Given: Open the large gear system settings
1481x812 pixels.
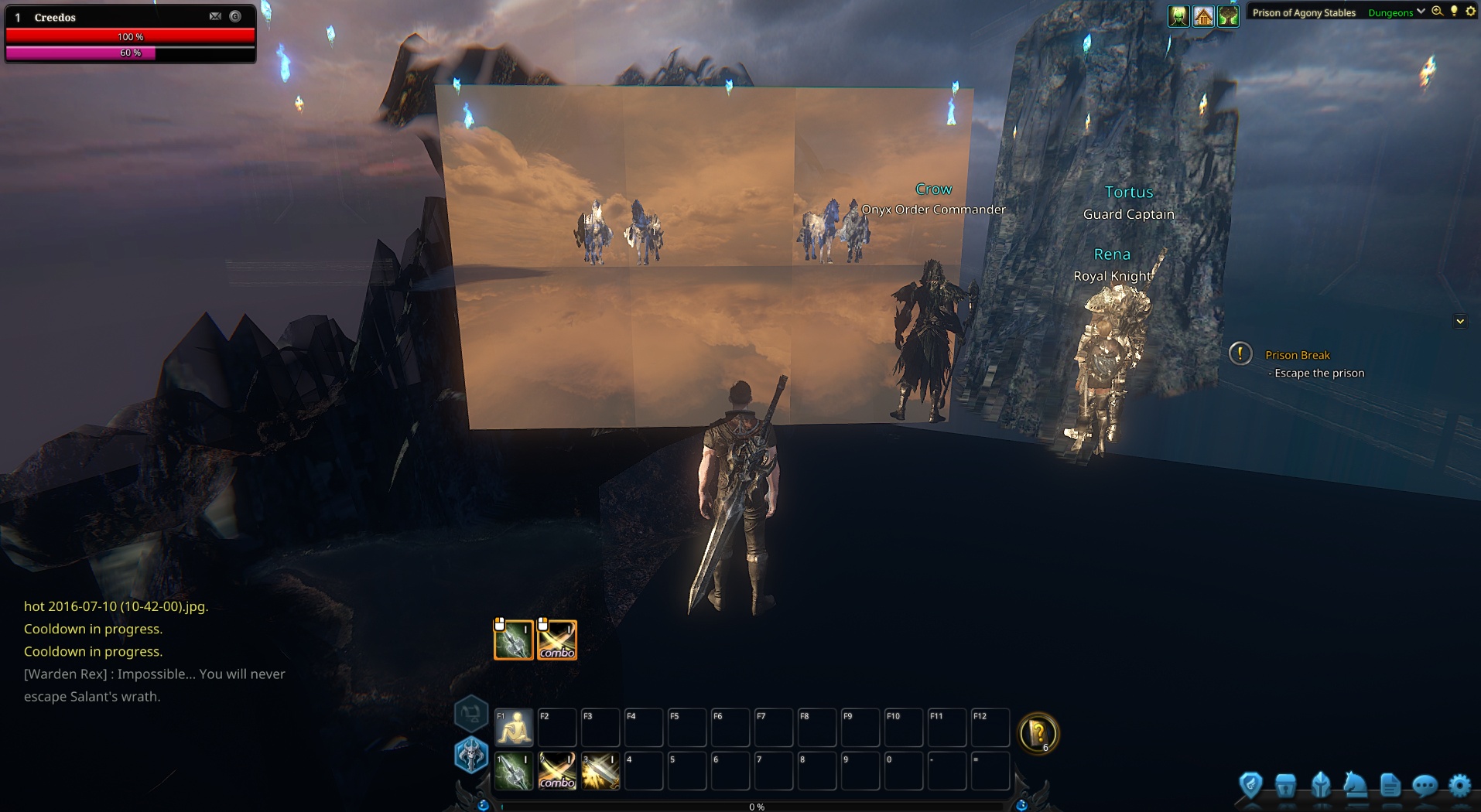Looking at the screenshot, I should tap(1459, 786).
